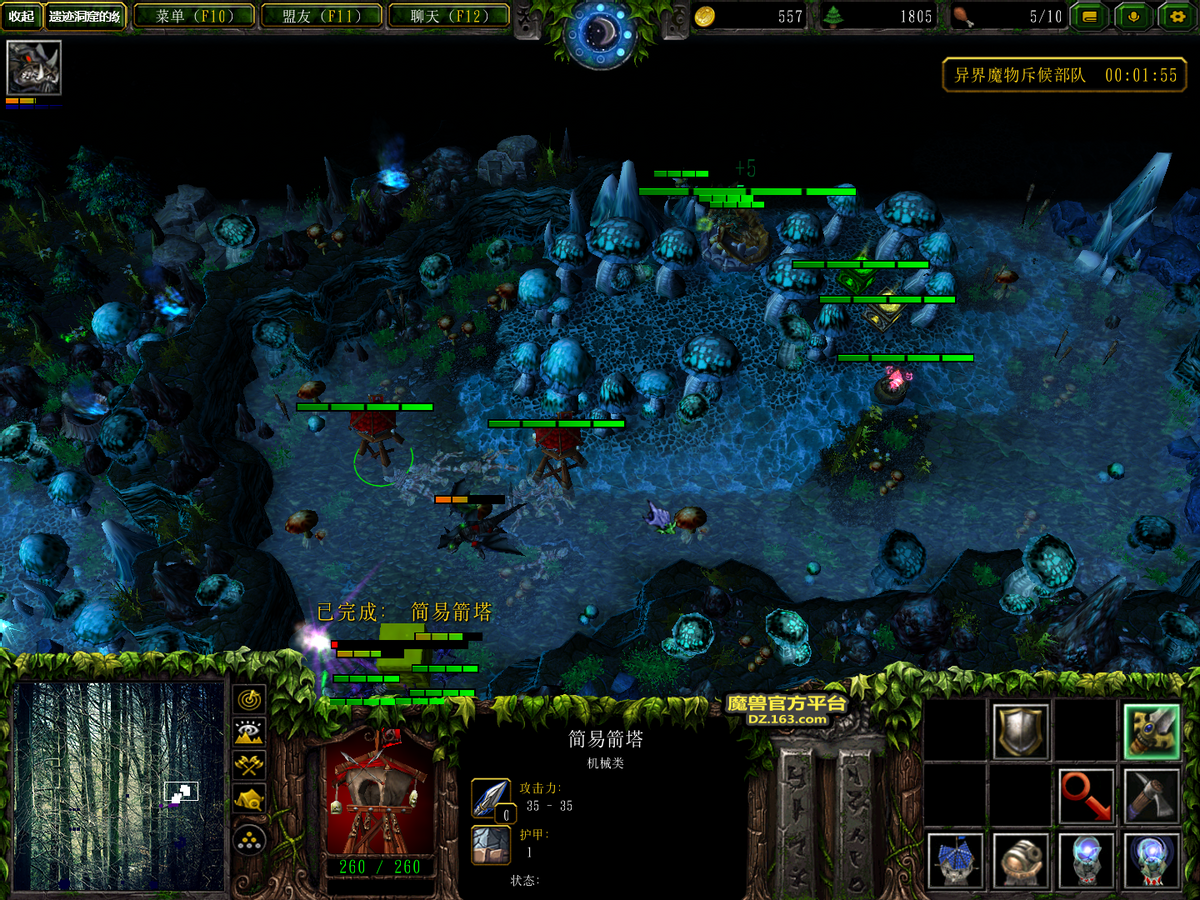Upgrade to the cannon tower
This screenshot has height=900, width=1200.
[1021, 860]
